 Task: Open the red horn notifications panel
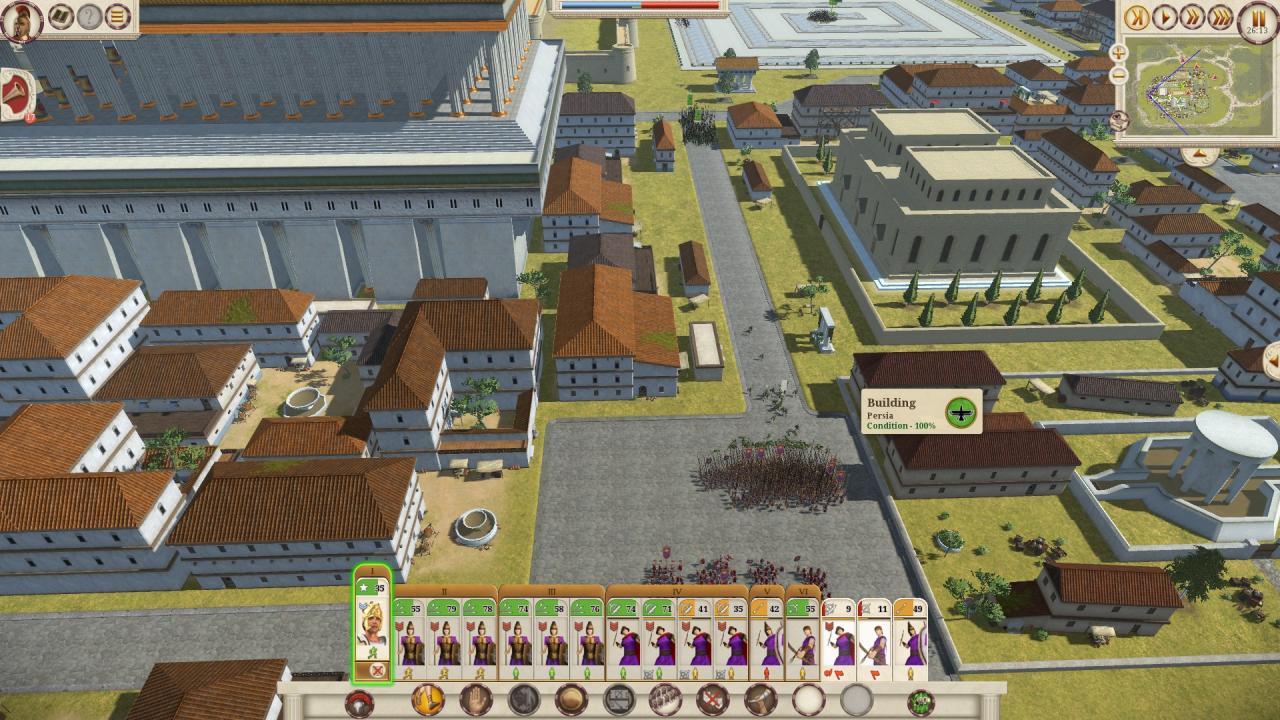[x=17, y=94]
